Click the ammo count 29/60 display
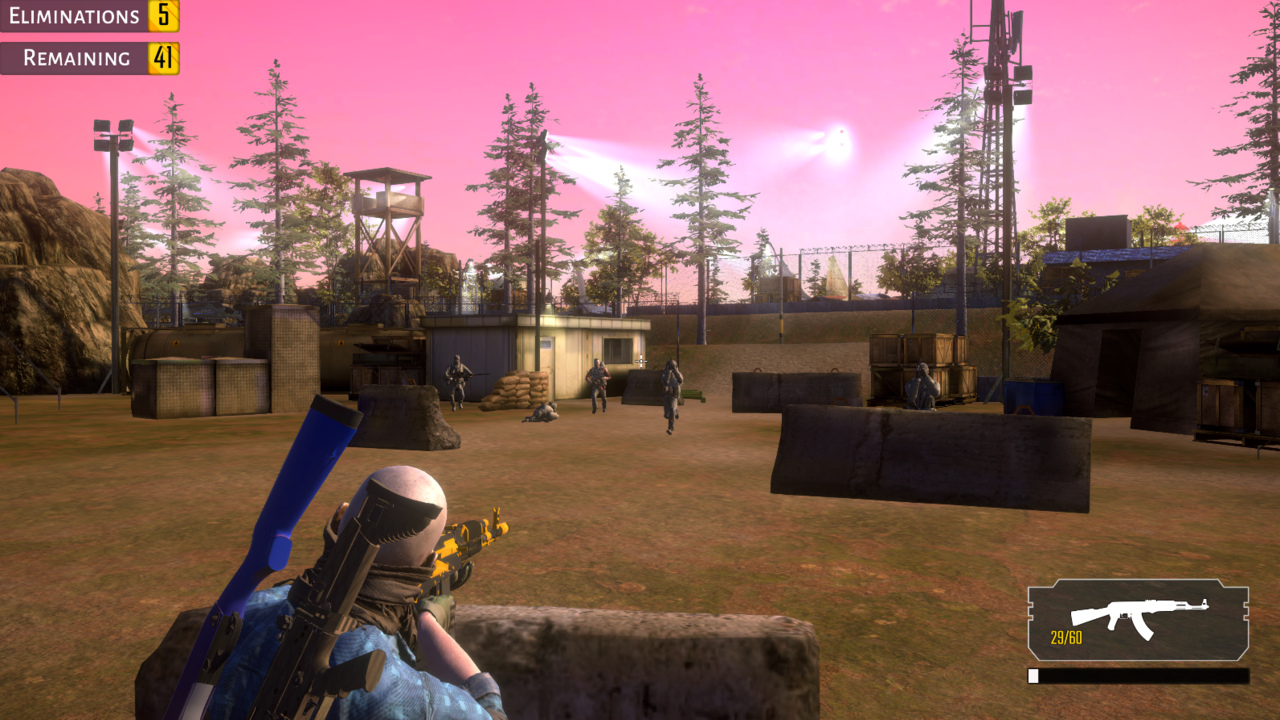 tap(1065, 635)
